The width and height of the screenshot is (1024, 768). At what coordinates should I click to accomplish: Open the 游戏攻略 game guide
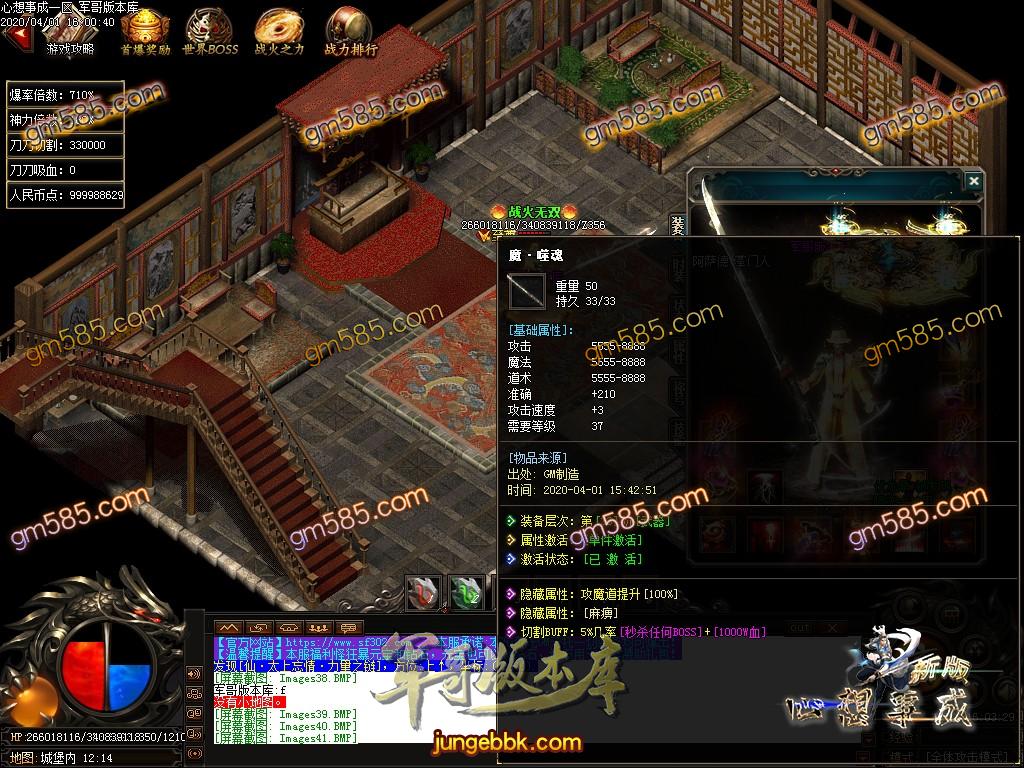point(70,36)
